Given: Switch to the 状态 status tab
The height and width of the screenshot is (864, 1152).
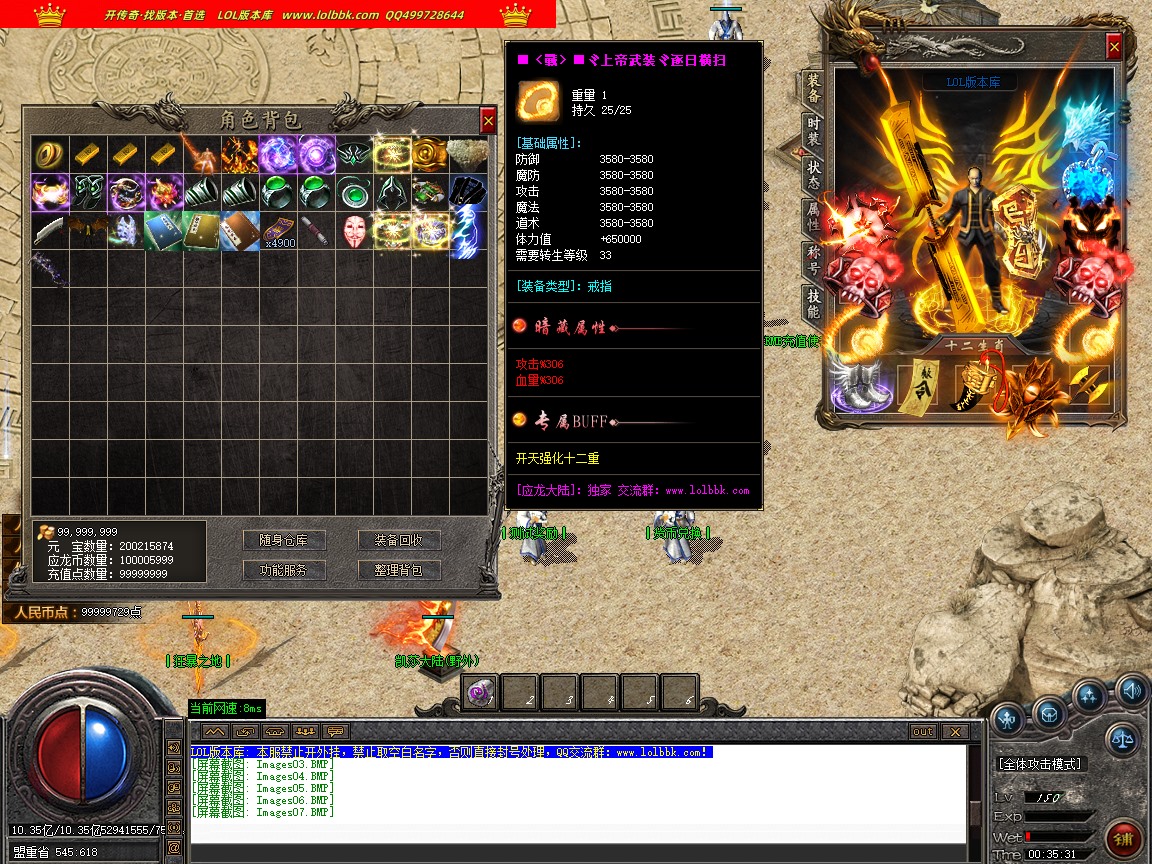Looking at the screenshot, I should tap(814, 176).
